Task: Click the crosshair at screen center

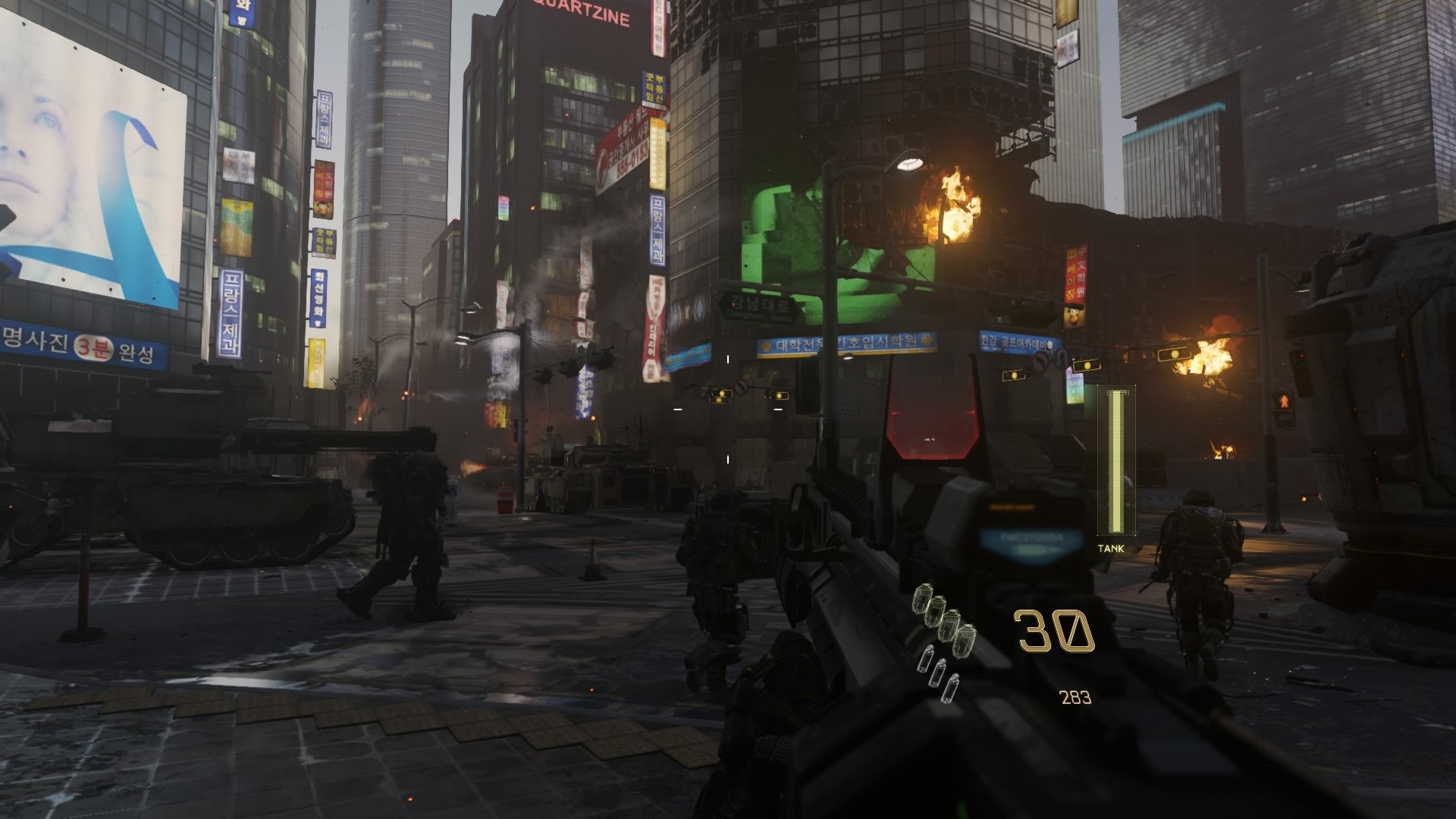Action: pyautogui.click(x=728, y=409)
